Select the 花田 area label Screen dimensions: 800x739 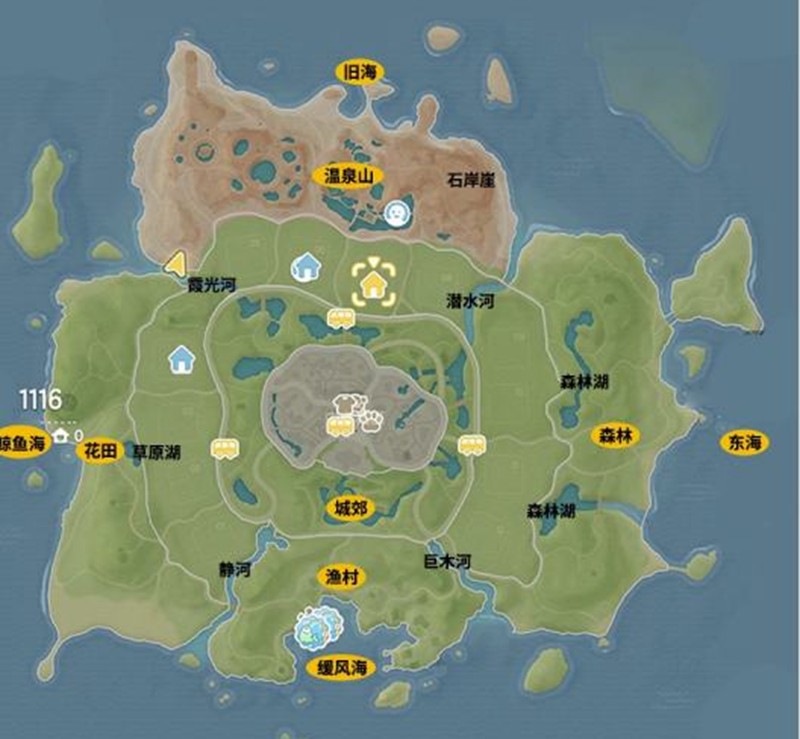pos(101,449)
